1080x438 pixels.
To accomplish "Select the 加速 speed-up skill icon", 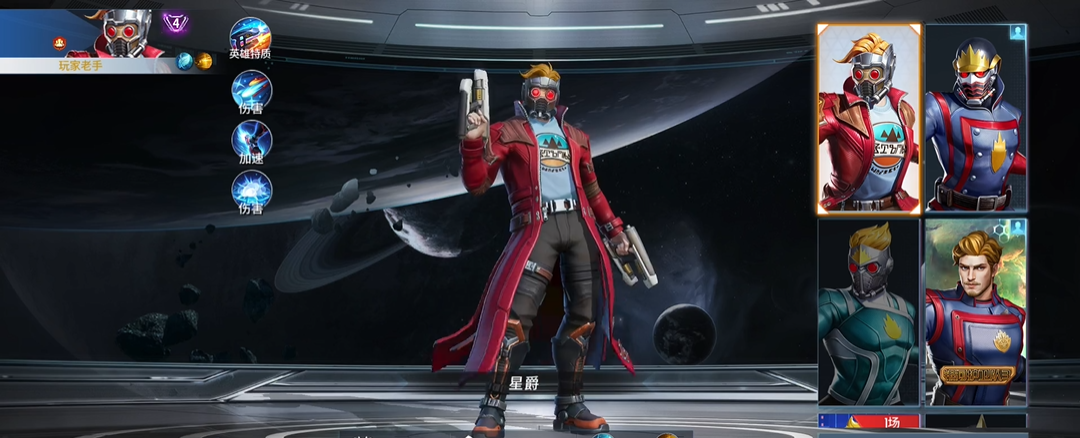I will coord(251,140).
